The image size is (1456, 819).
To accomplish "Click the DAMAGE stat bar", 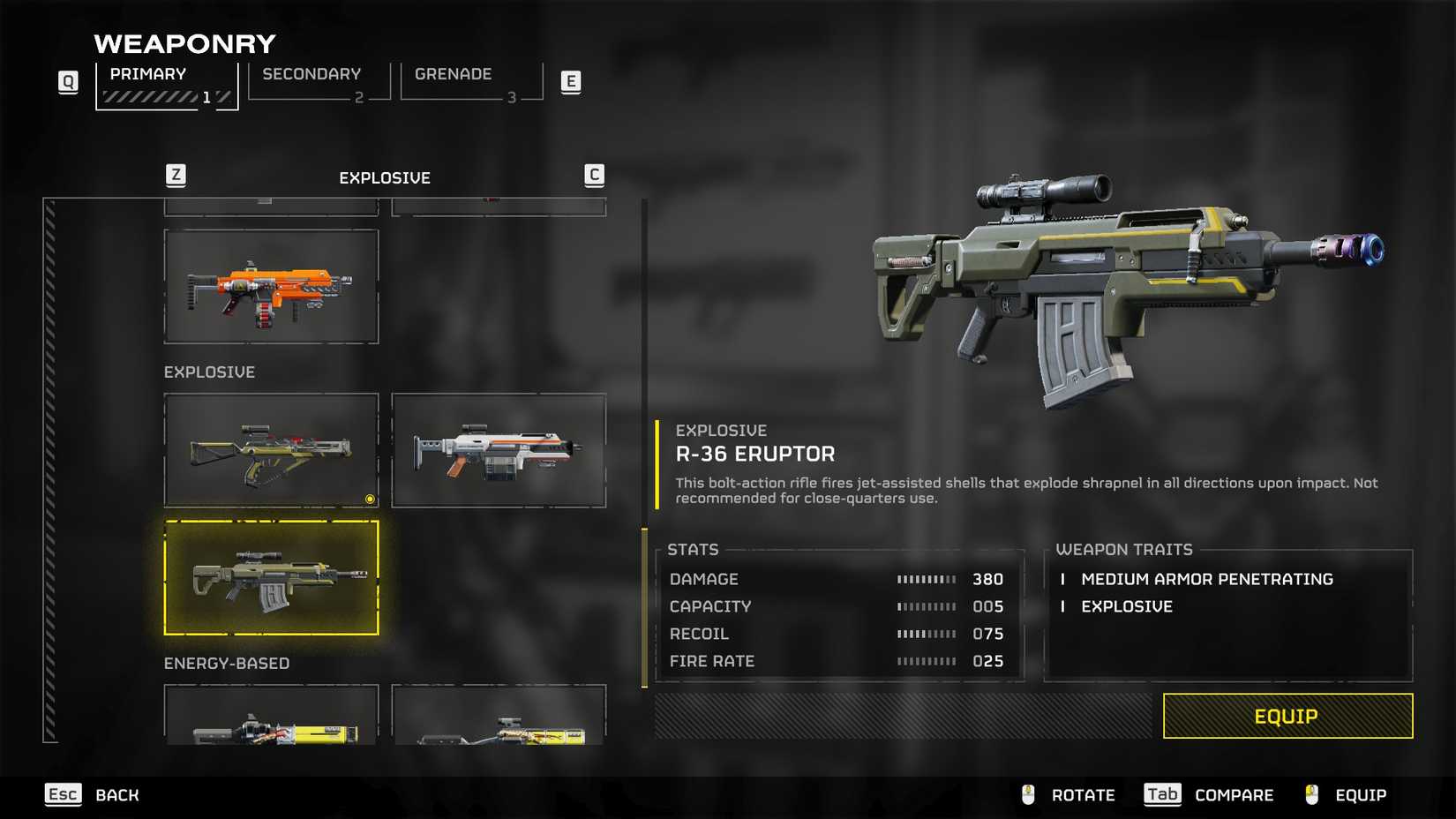I will point(927,579).
